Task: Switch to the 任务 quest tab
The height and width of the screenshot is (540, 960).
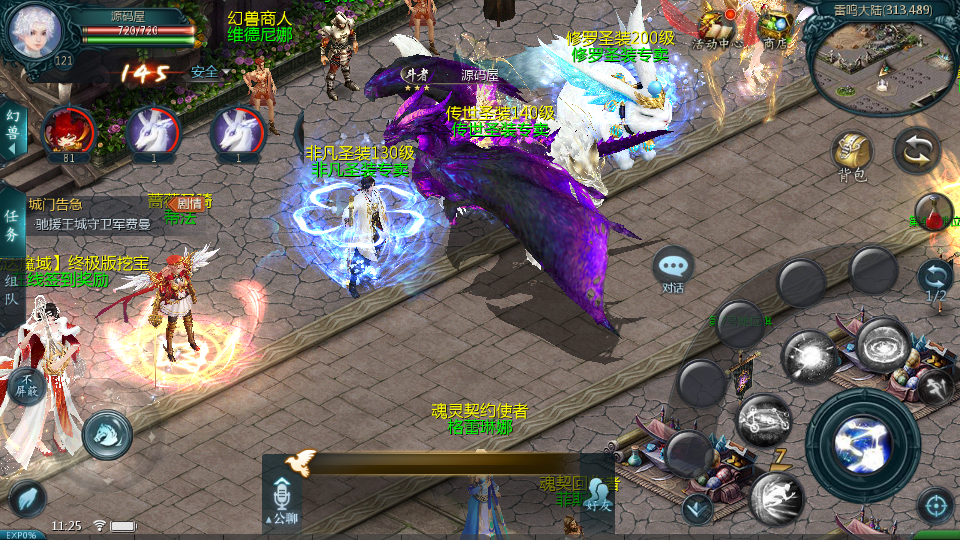Action: (12, 225)
